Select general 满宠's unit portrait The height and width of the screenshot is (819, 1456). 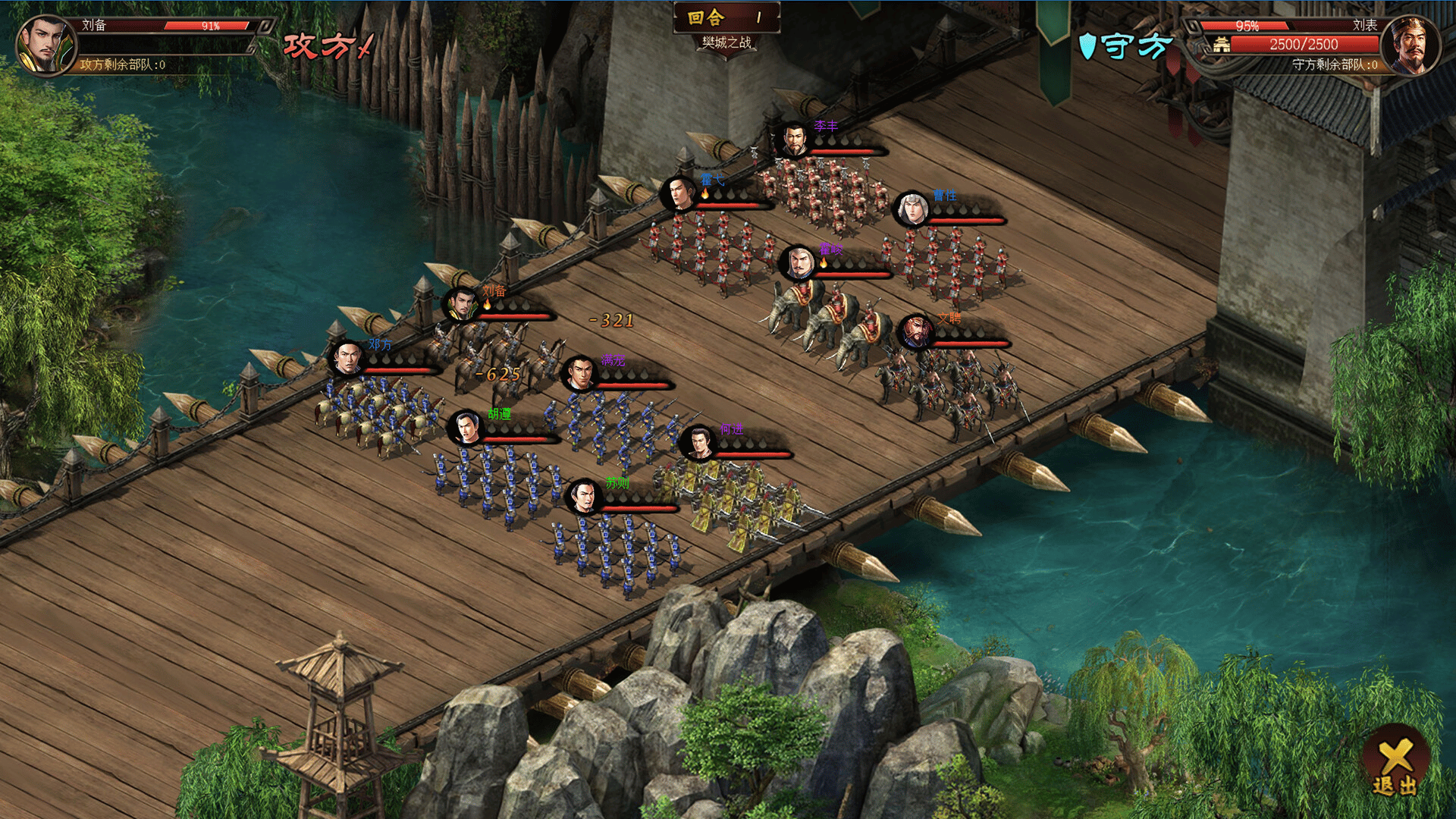(x=580, y=374)
